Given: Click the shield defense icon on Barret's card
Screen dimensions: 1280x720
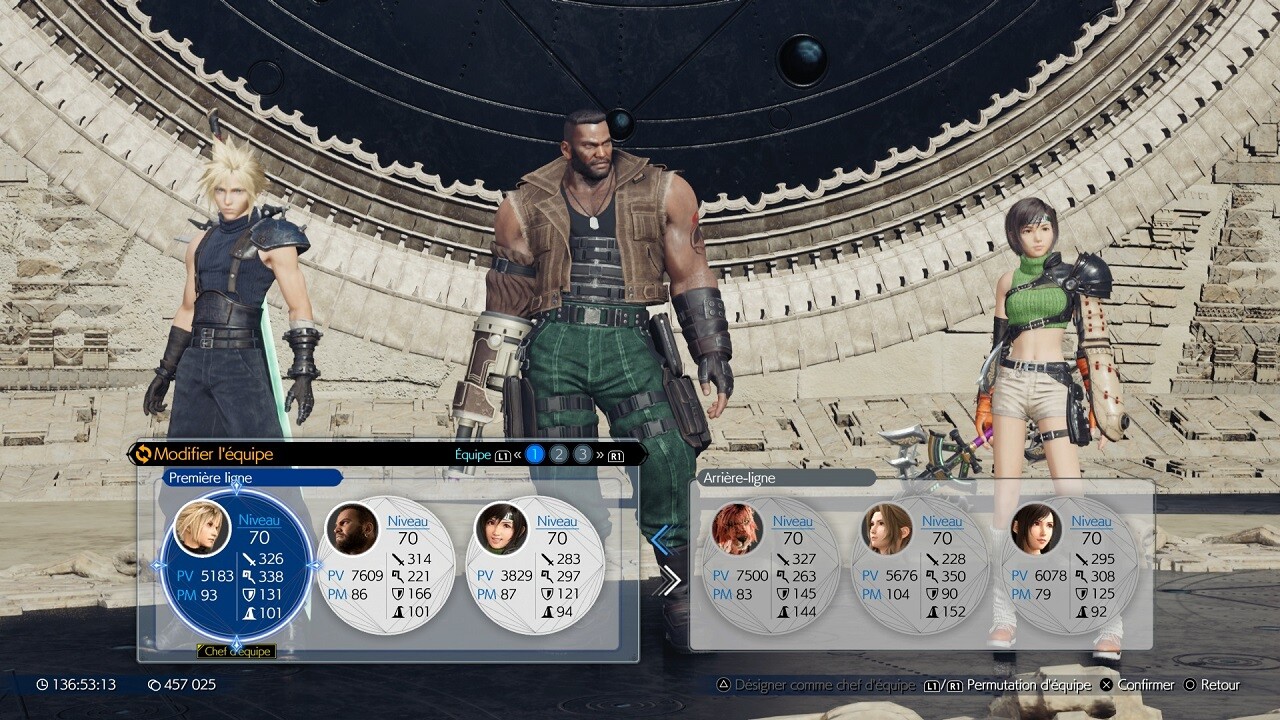Looking at the screenshot, I should click(400, 592).
